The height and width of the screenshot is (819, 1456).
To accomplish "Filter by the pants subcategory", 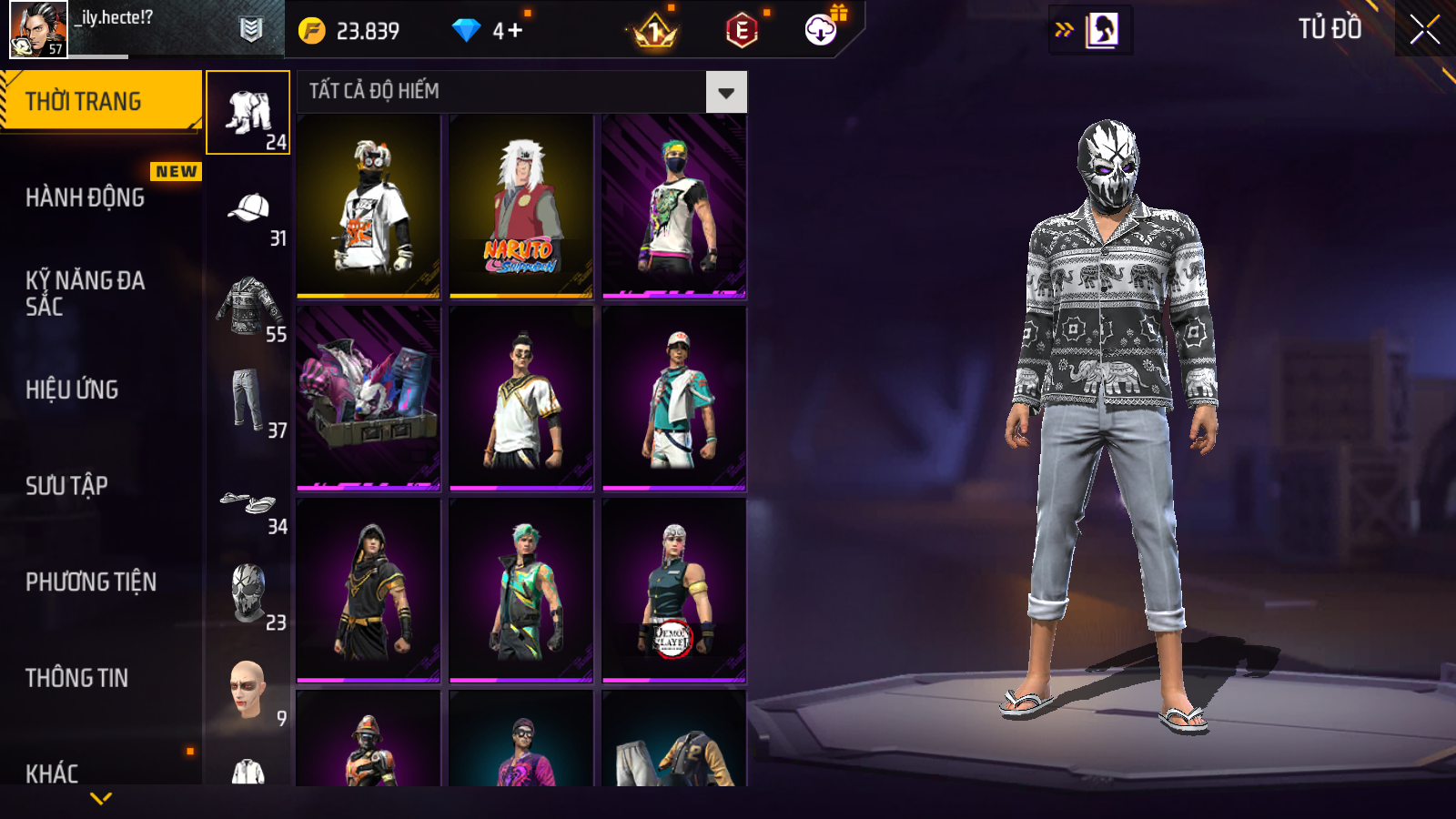I will [x=248, y=401].
